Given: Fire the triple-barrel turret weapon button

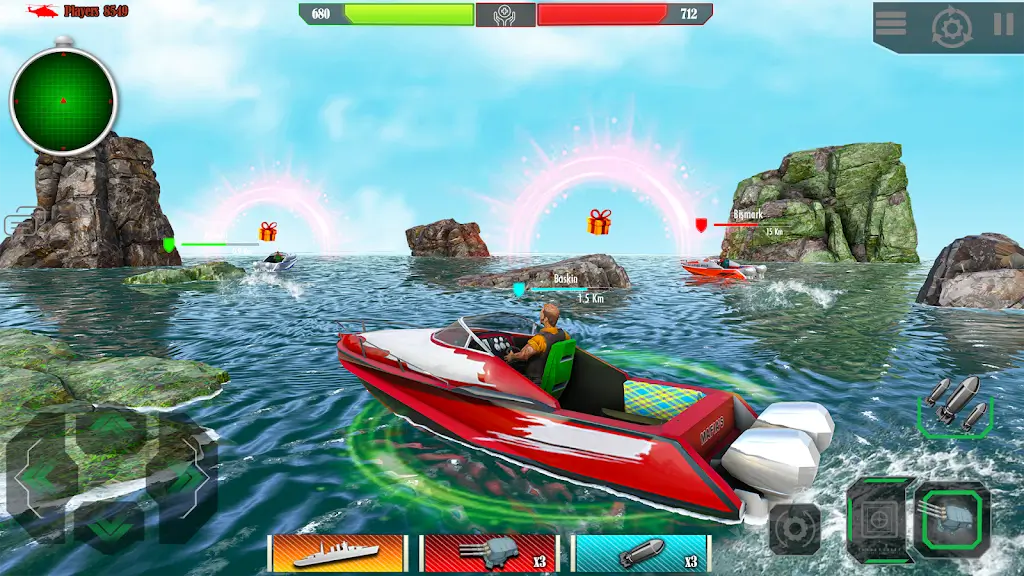Looking at the screenshot, I should click(x=953, y=519).
